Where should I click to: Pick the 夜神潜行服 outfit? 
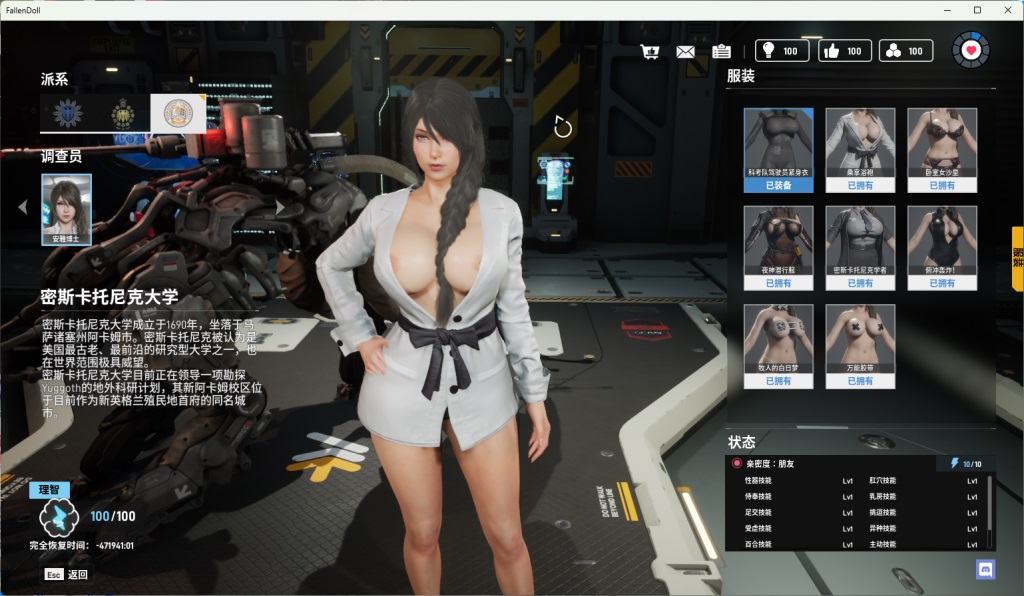coord(778,247)
